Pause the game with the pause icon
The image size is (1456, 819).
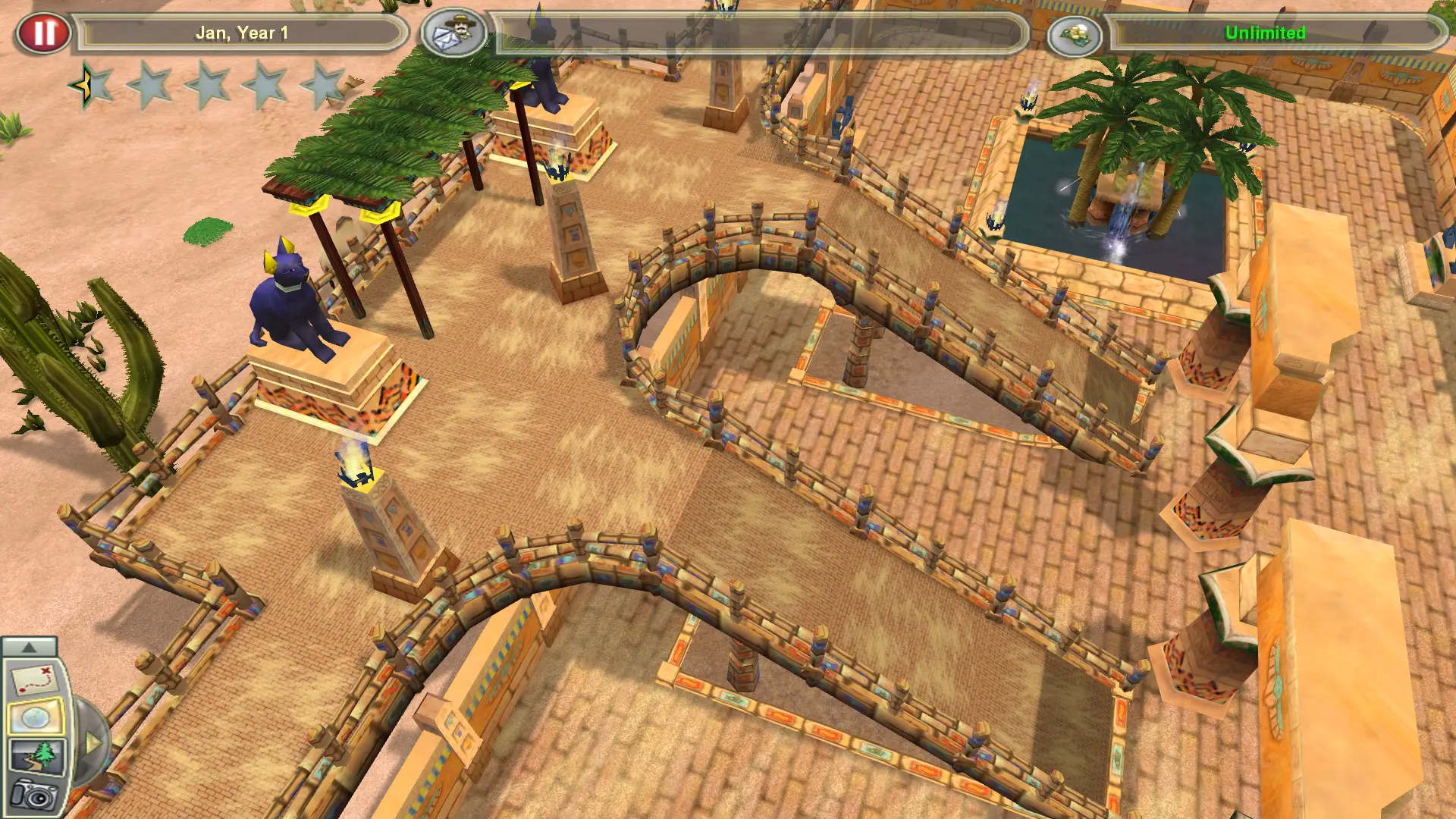tap(45, 32)
